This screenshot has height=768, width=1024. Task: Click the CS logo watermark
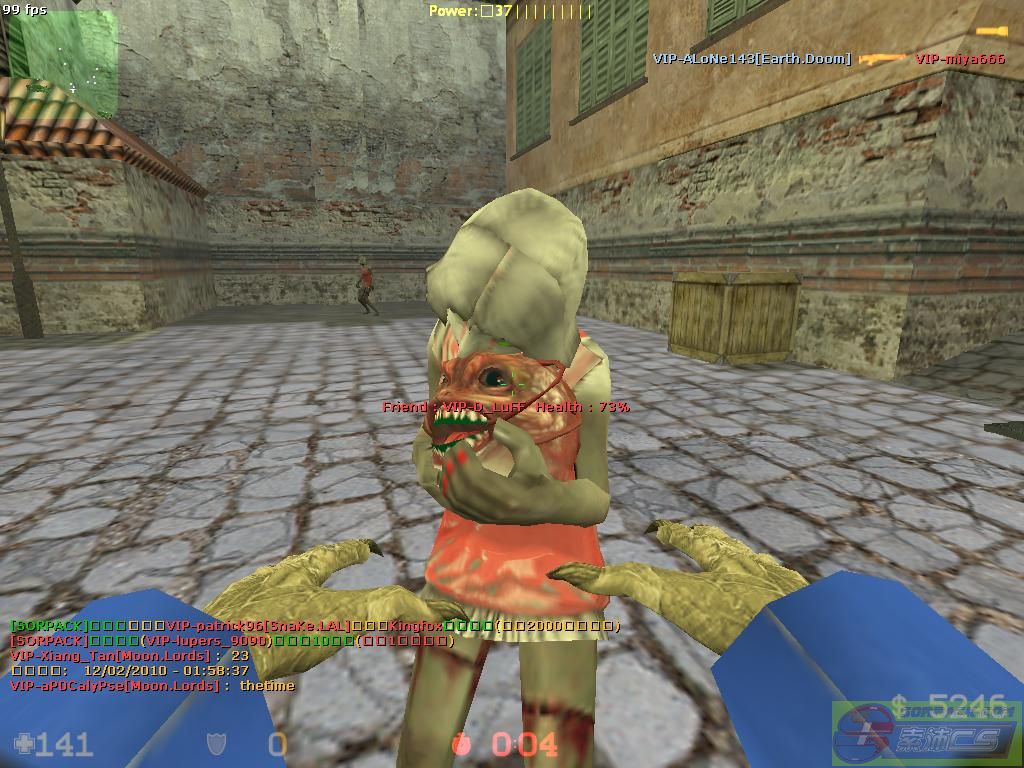click(925, 735)
